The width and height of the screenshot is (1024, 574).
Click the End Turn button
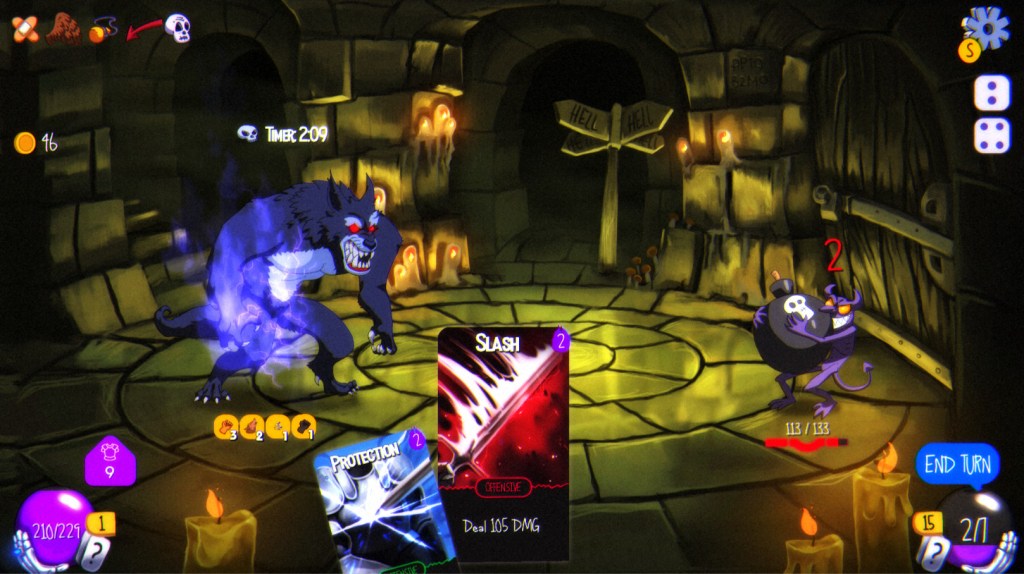click(x=957, y=464)
